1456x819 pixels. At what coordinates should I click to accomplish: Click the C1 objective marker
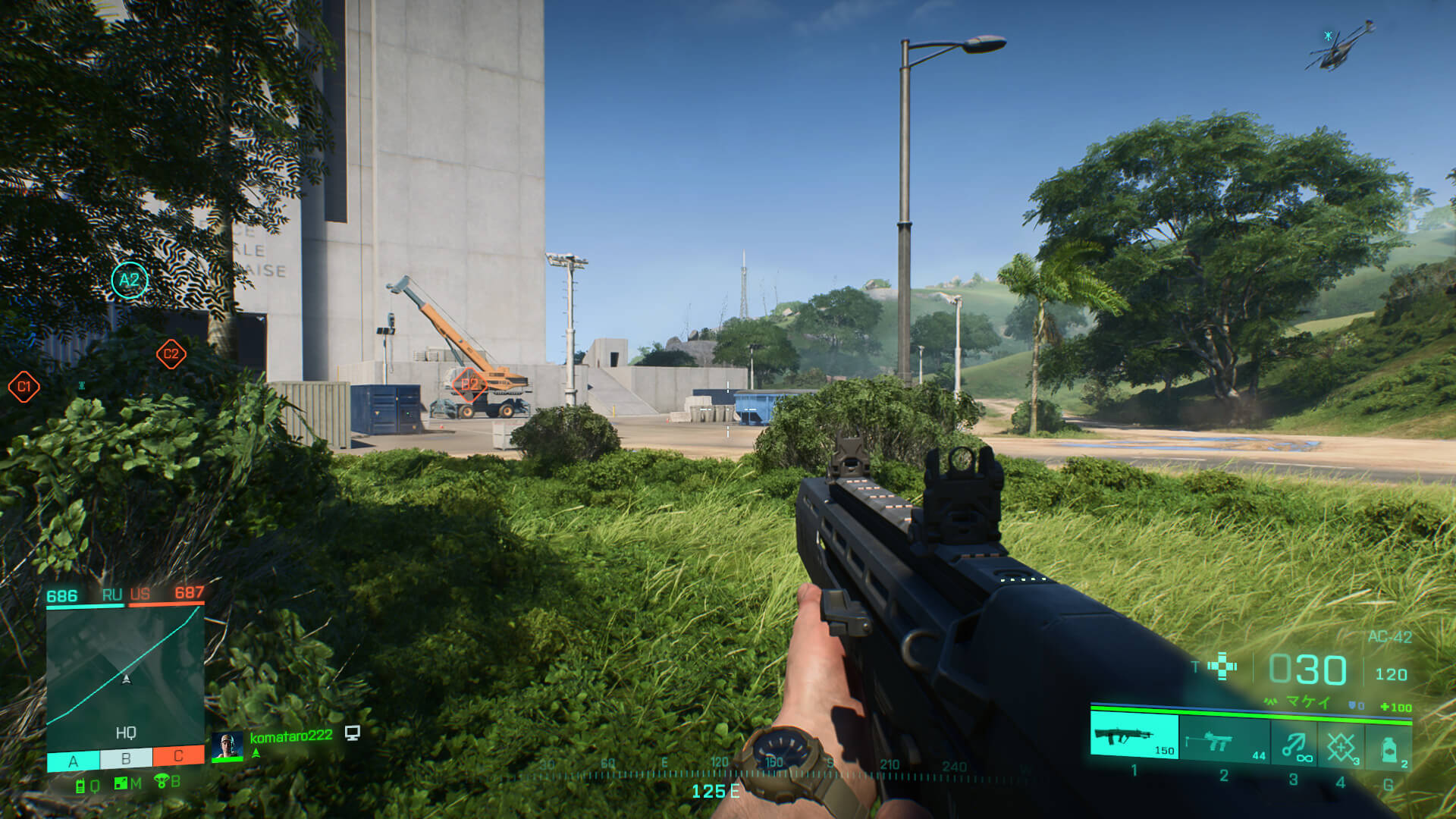pyautogui.click(x=24, y=387)
